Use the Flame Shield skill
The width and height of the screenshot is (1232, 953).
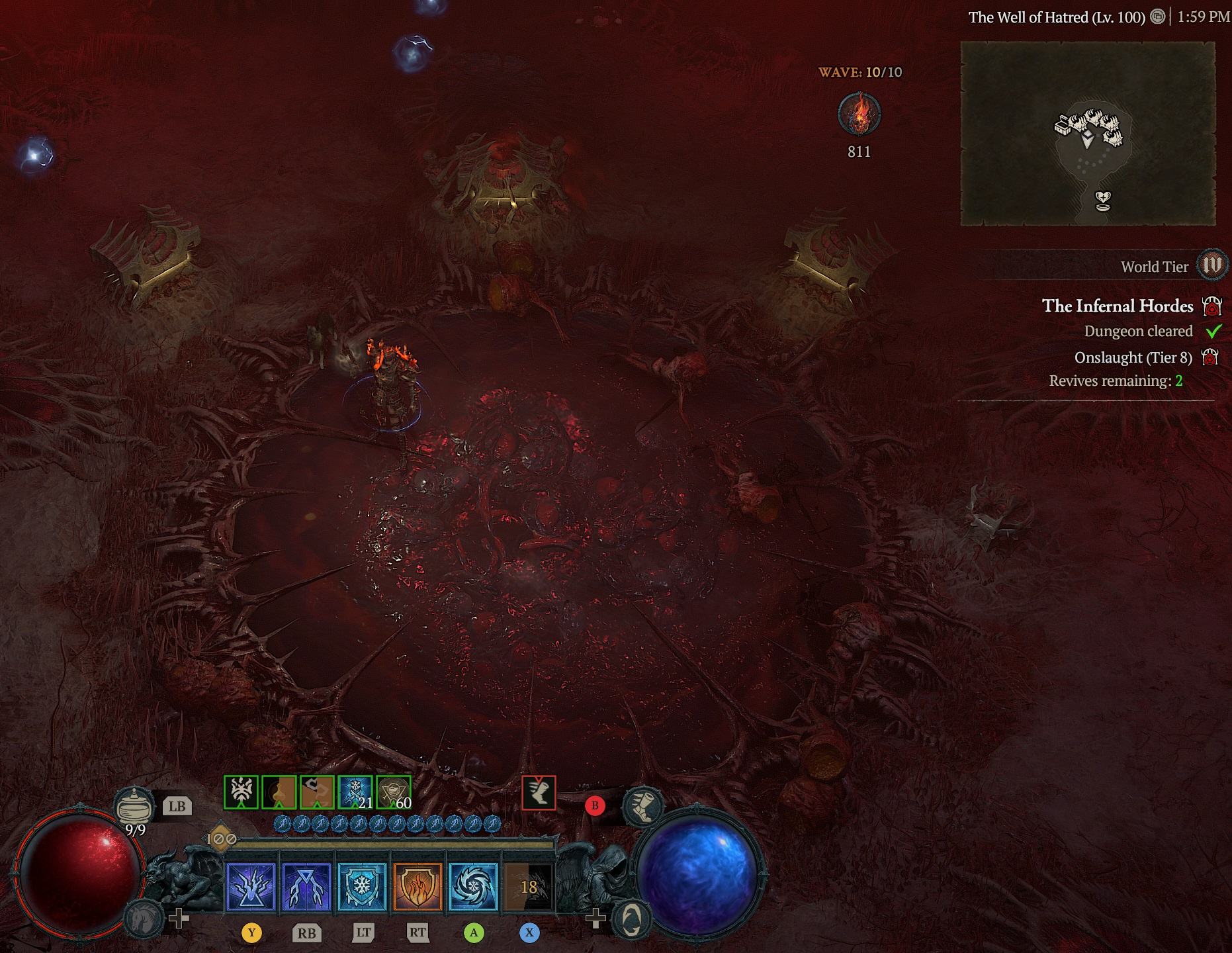pyautogui.click(x=418, y=886)
